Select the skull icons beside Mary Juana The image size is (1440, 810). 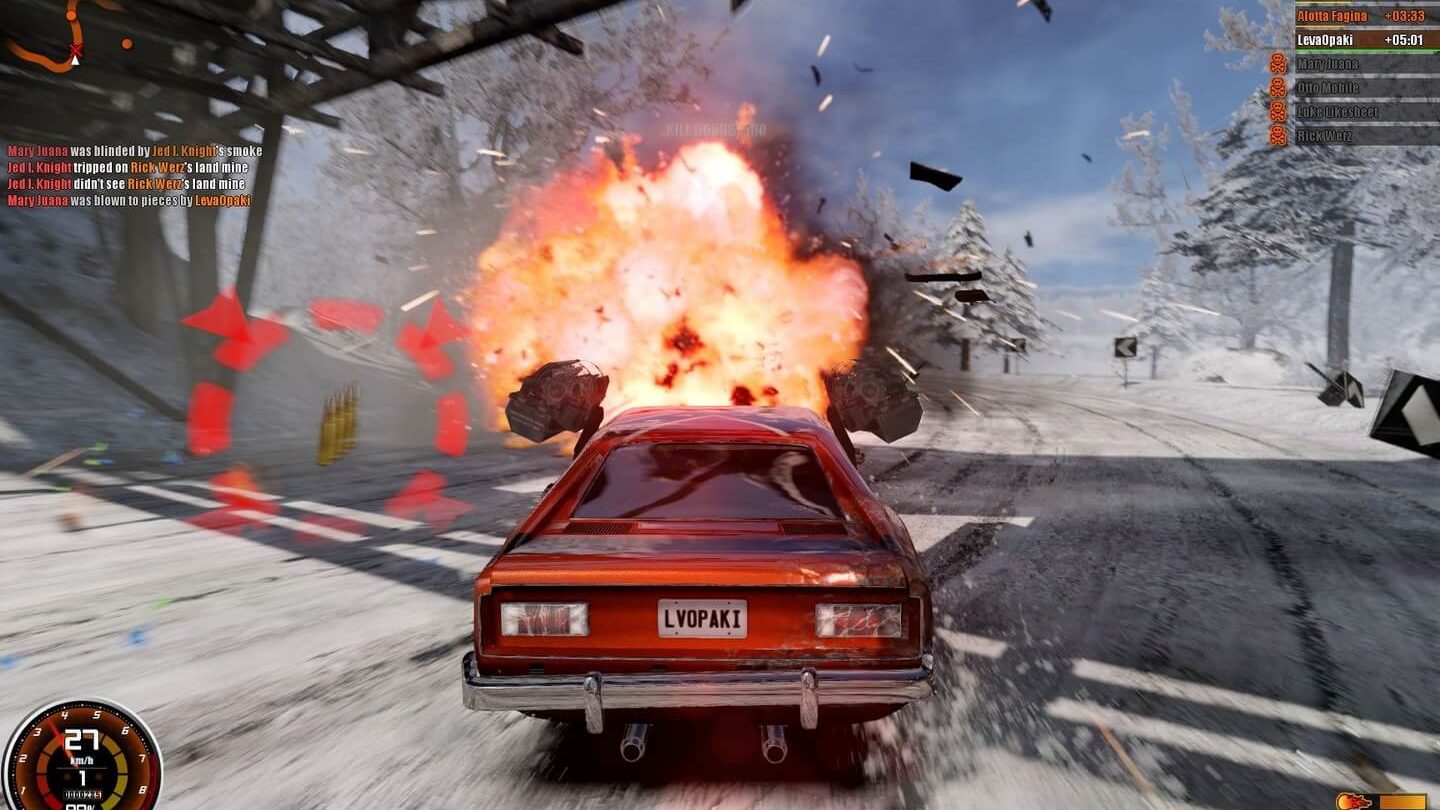1279,63
